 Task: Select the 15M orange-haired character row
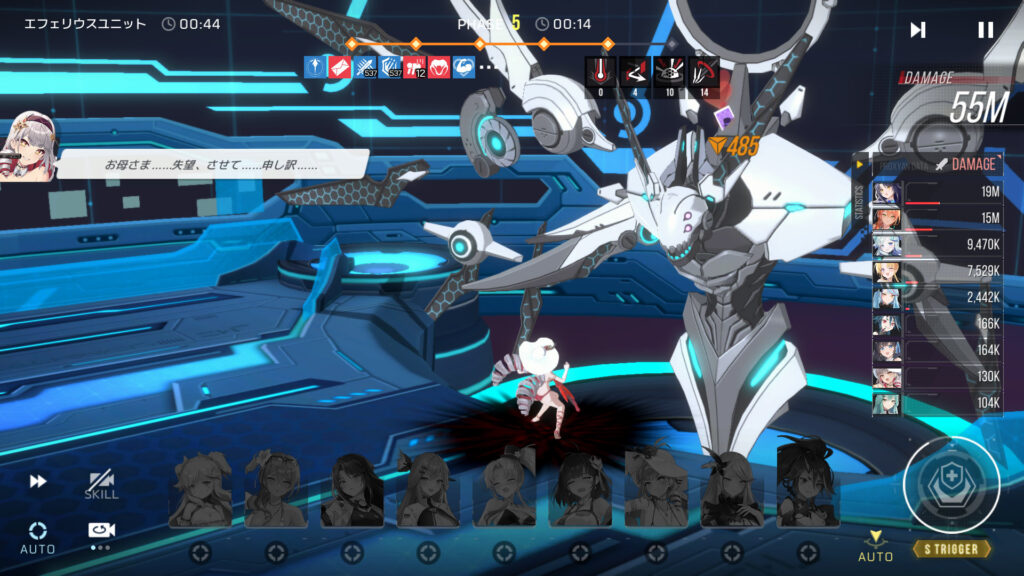(x=936, y=219)
